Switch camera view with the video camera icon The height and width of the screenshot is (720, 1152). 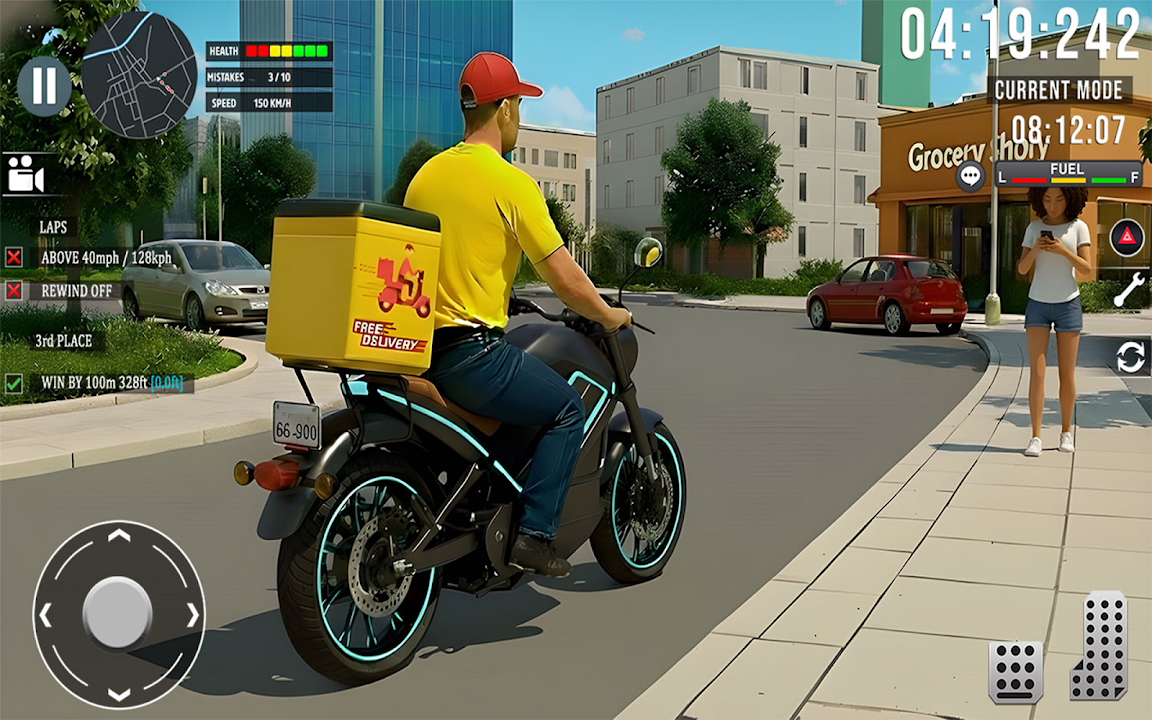[x=26, y=175]
